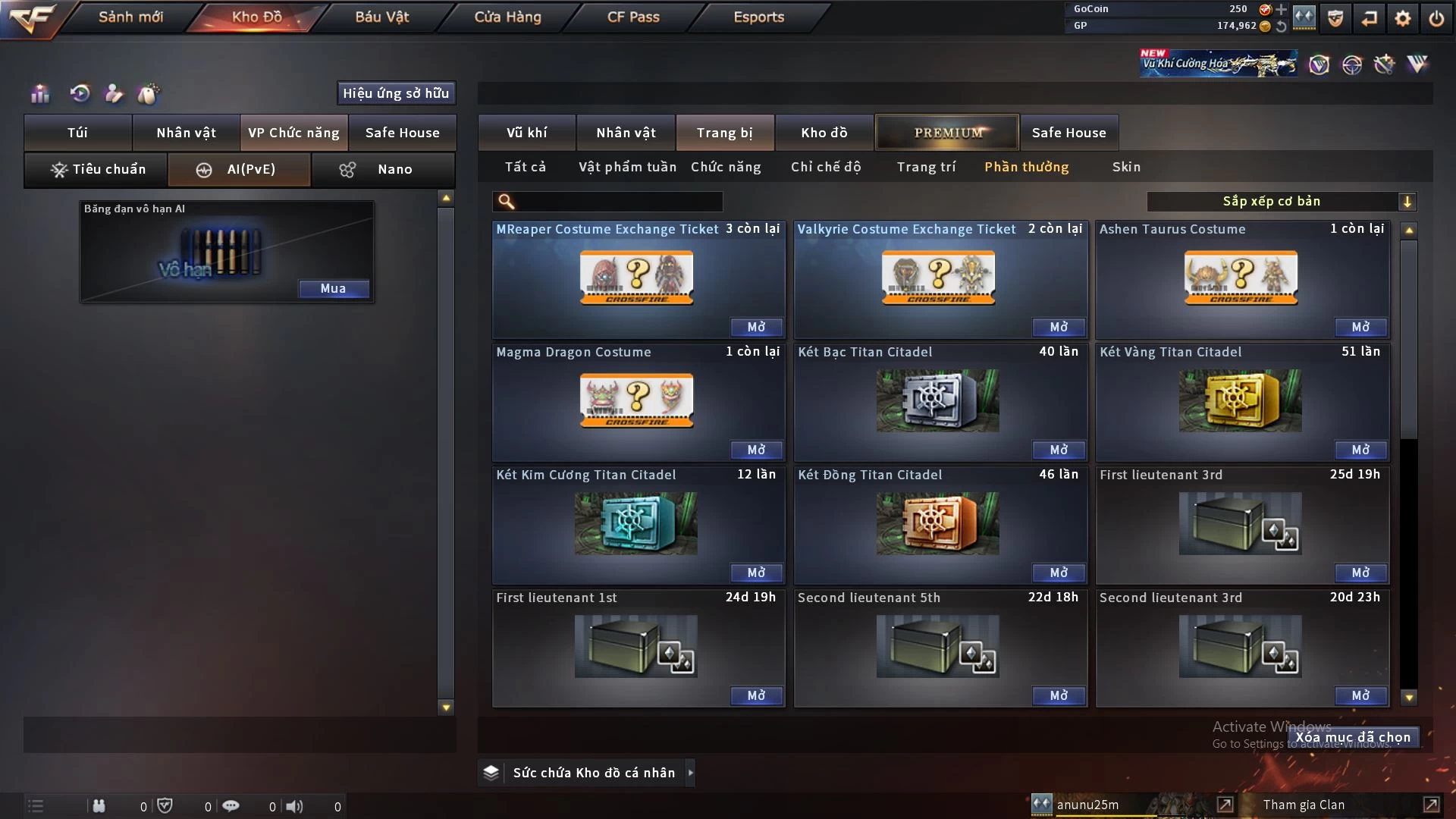Select the Nano tab

[384, 169]
